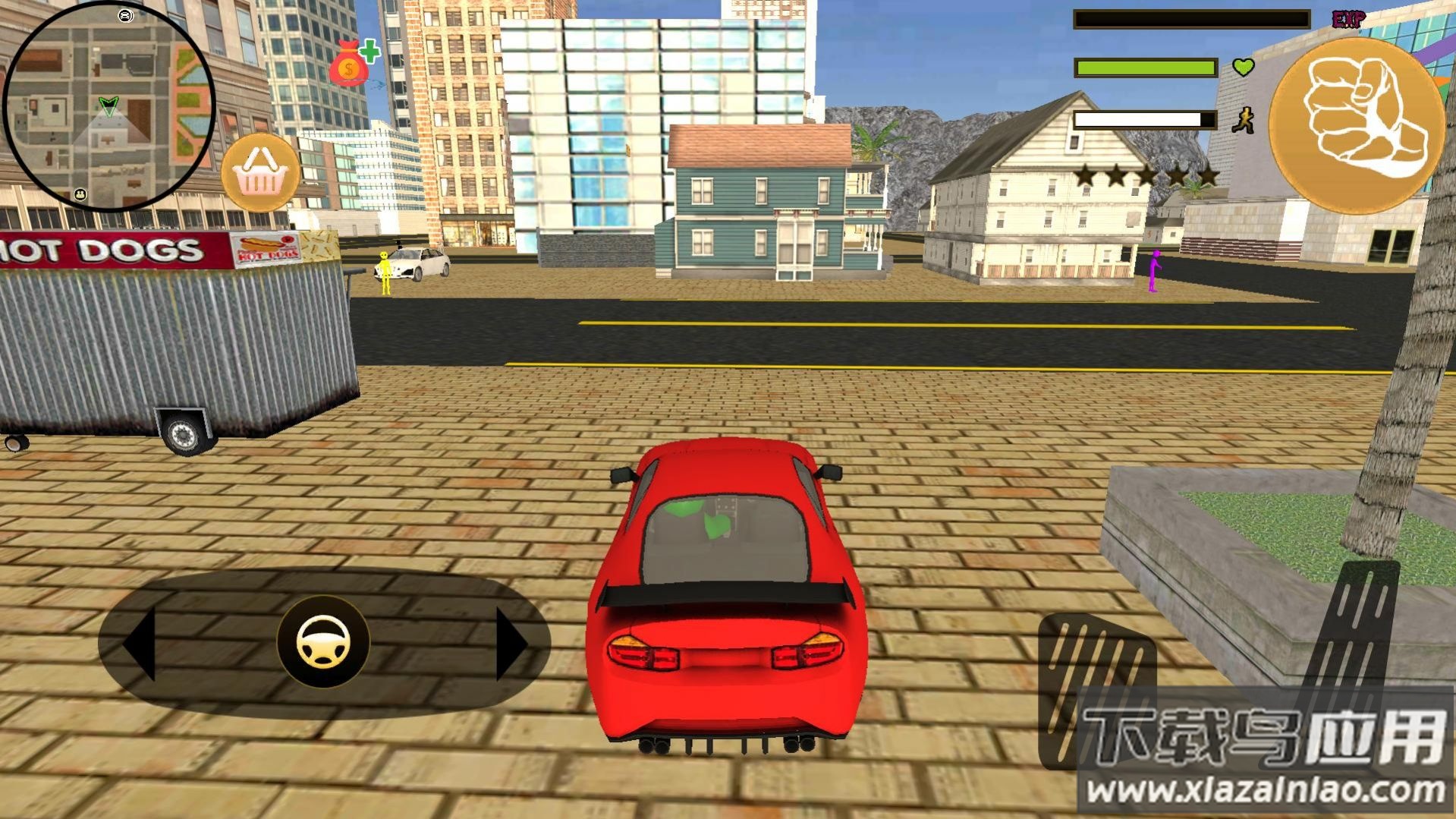Steer right with the right arrow
The image size is (1456, 819).
point(511,642)
